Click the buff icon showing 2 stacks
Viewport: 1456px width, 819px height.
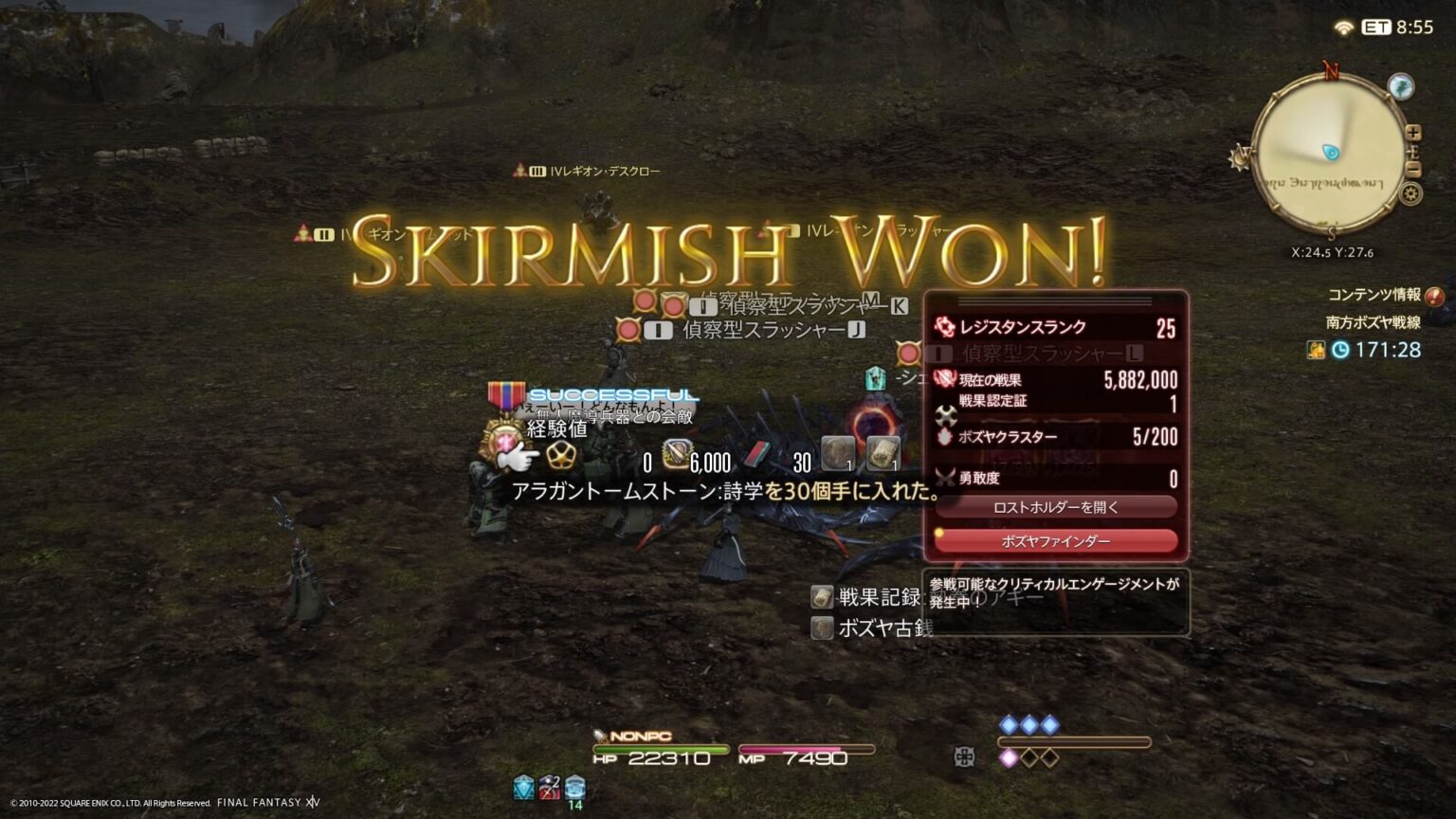pyautogui.click(x=548, y=787)
